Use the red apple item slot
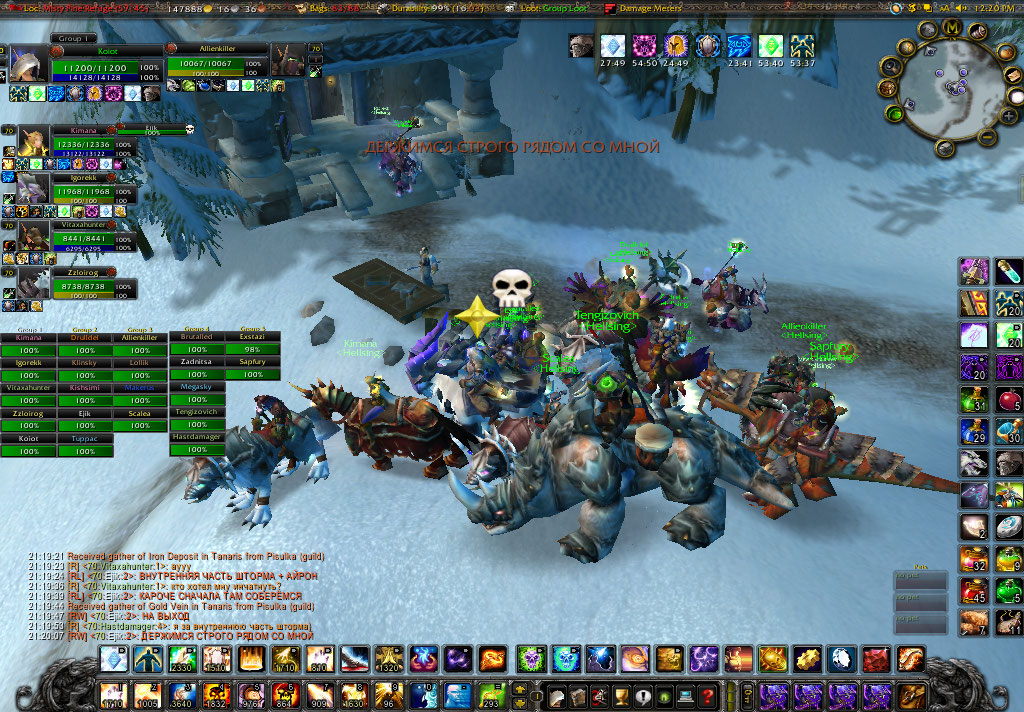This screenshot has width=1024, height=712. pos(1008,401)
